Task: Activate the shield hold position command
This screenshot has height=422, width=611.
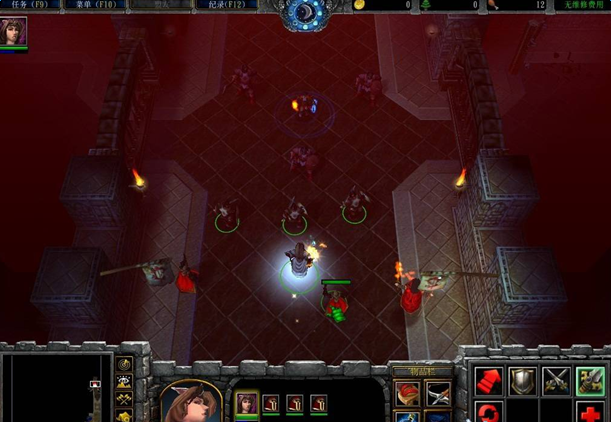Action: click(x=522, y=381)
